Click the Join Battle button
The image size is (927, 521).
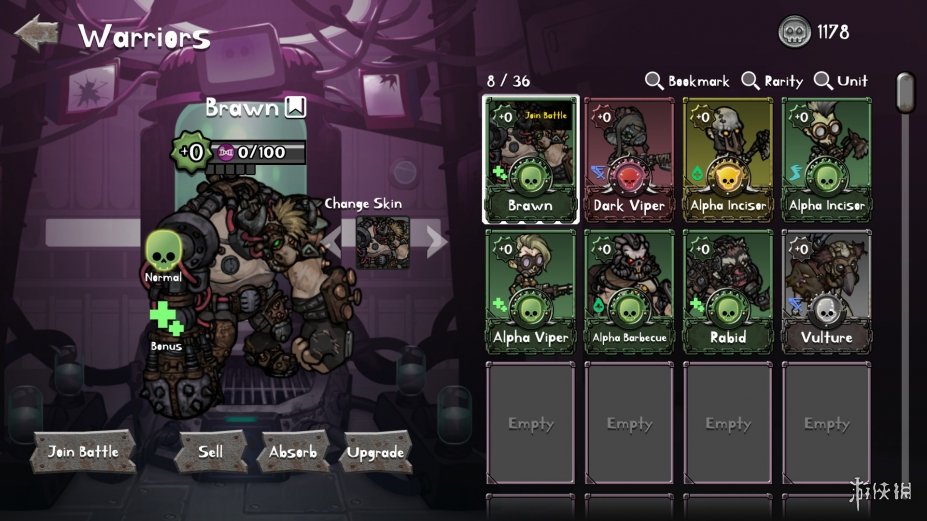[83, 452]
